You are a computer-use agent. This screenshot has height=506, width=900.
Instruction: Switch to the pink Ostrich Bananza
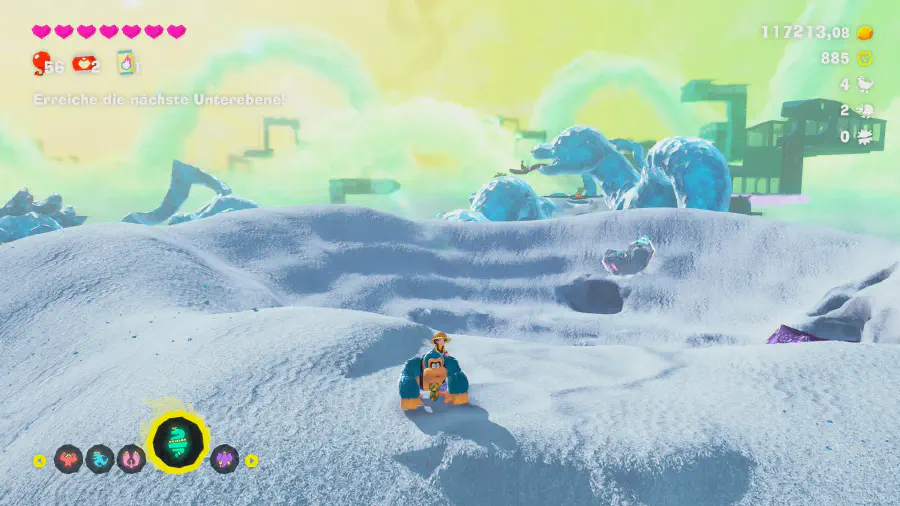[x=131, y=459]
